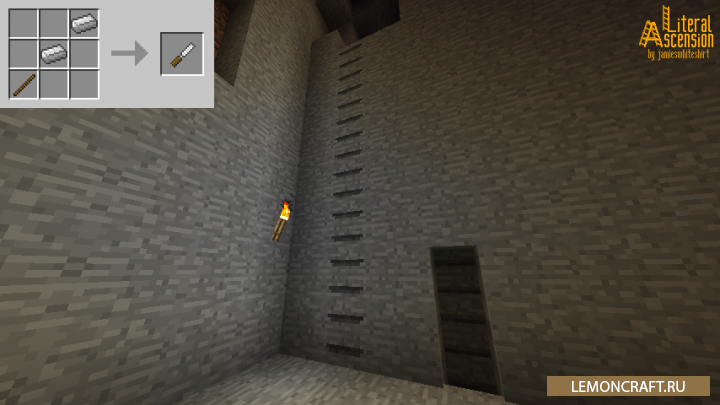The height and width of the screenshot is (405, 720).
Task: Pick the iron ingot in the grid's corner slot
Action: click(84, 22)
